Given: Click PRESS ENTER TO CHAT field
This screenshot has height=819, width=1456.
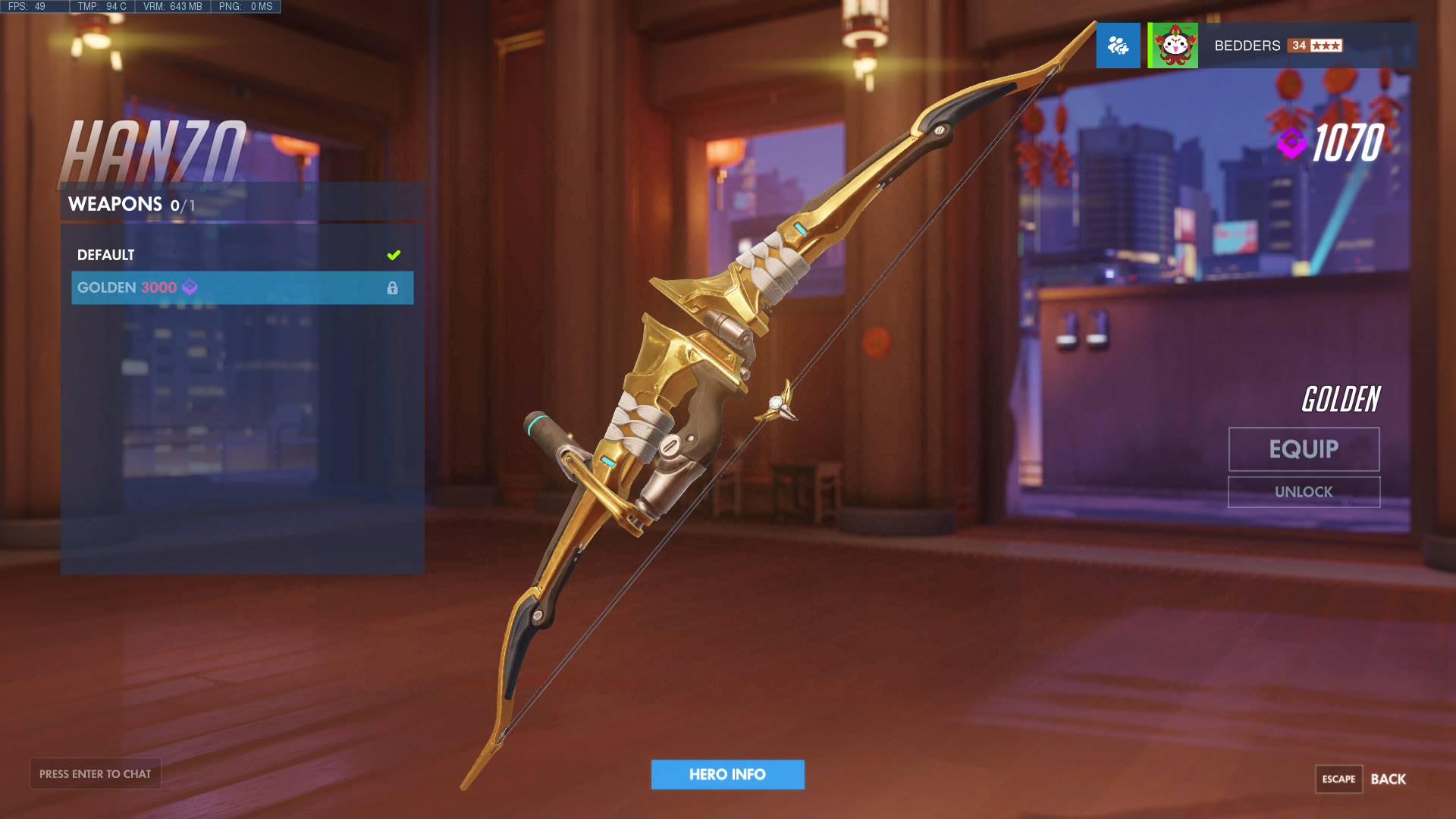Looking at the screenshot, I should click(95, 773).
